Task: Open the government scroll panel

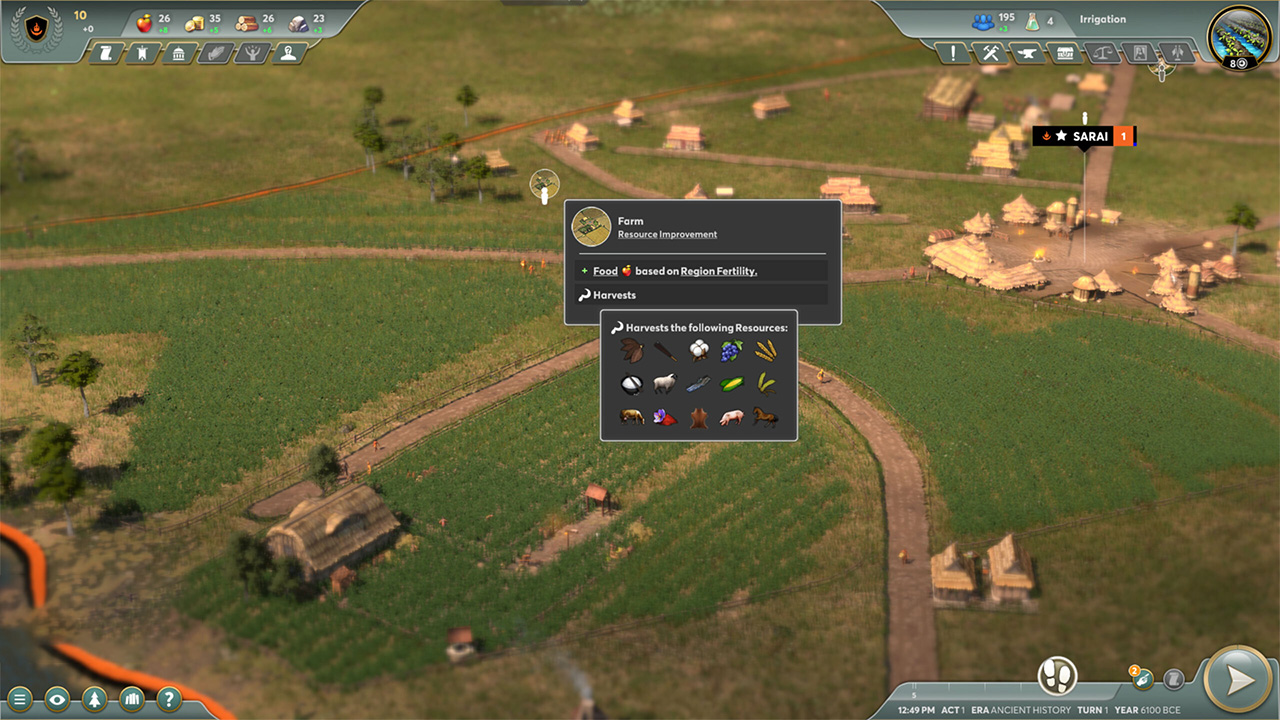Action: [107, 53]
